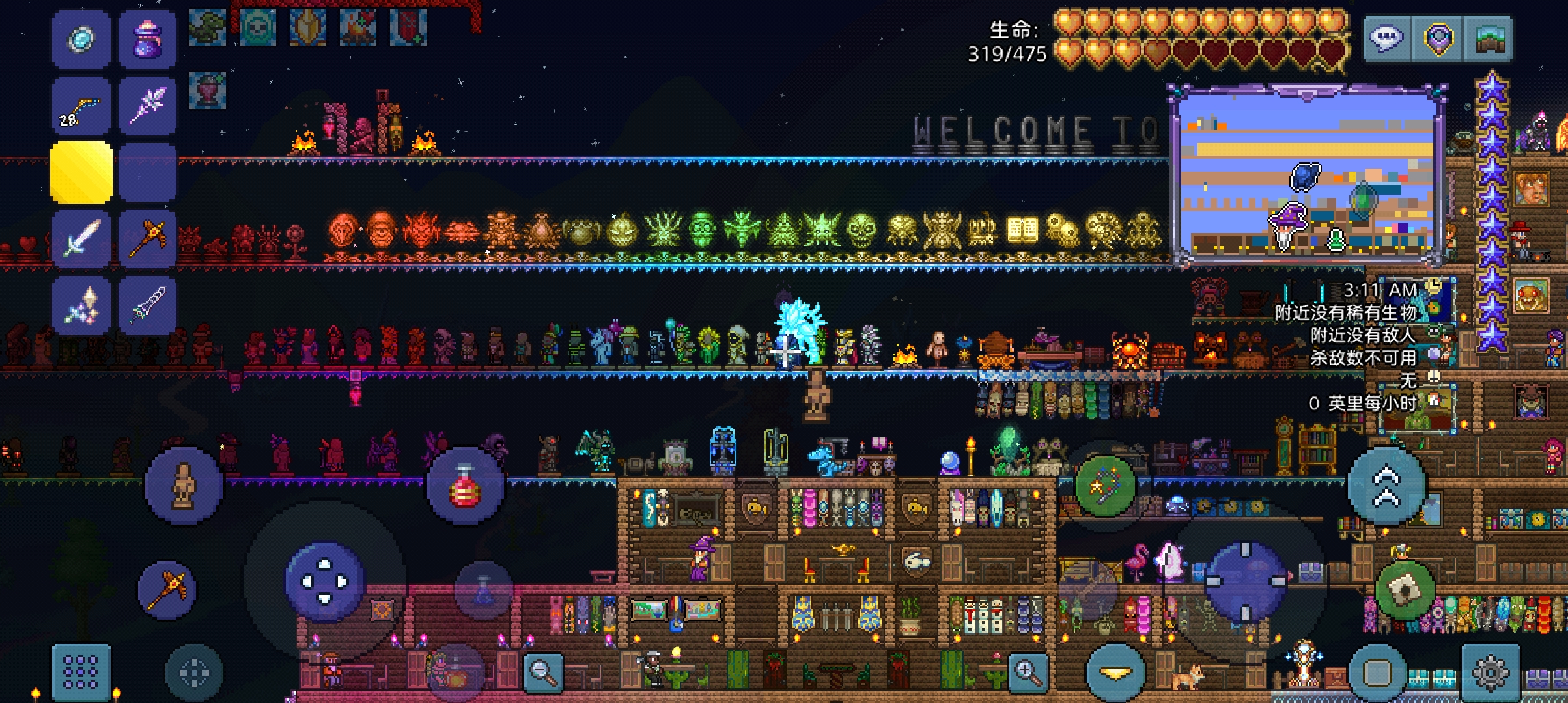Image resolution: width=1568 pixels, height=703 pixels.
Task: Activate the green grappling hook button
Action: (1105, 486)
